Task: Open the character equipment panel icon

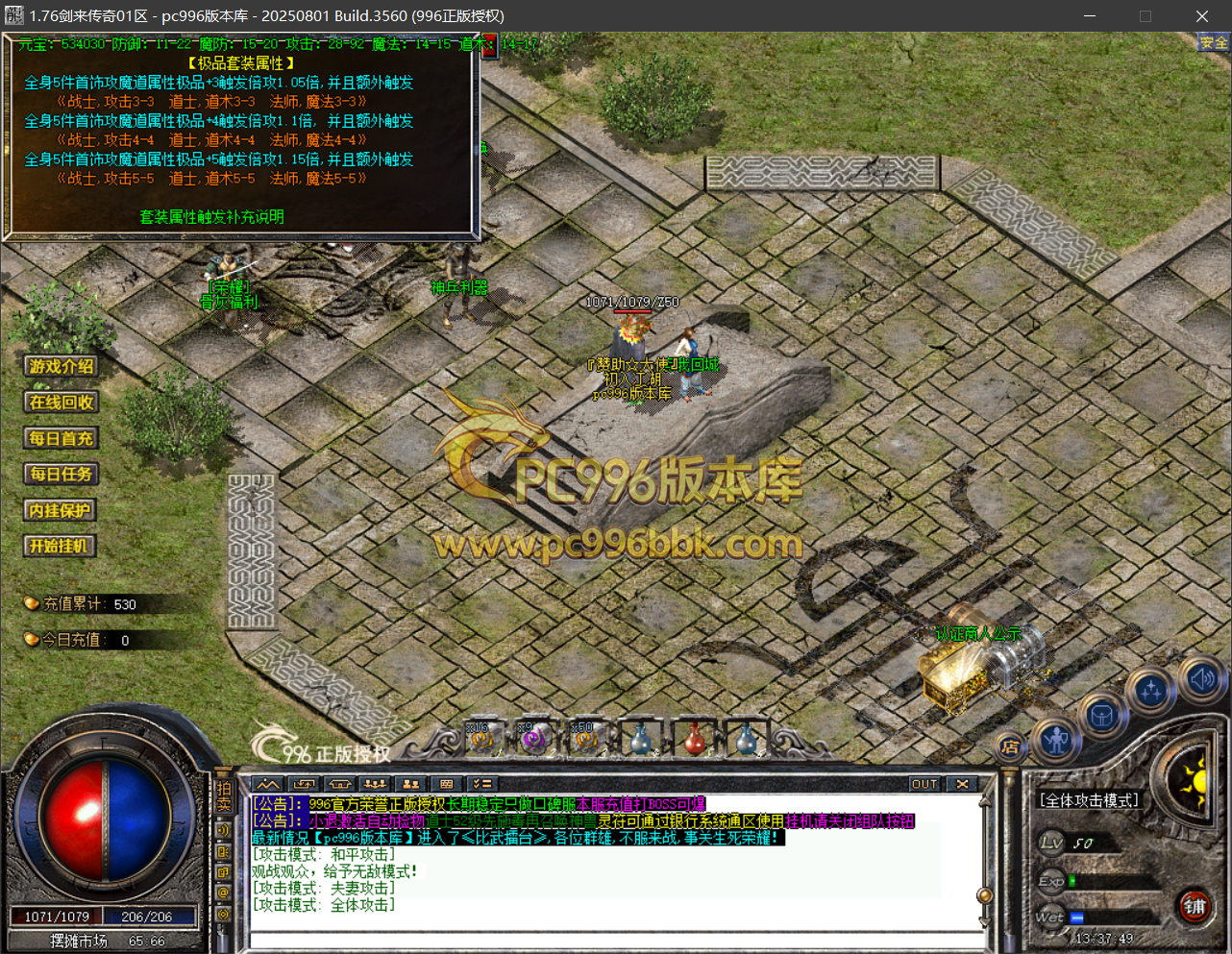Action: pyautogui.click(x=1057, y=741)
